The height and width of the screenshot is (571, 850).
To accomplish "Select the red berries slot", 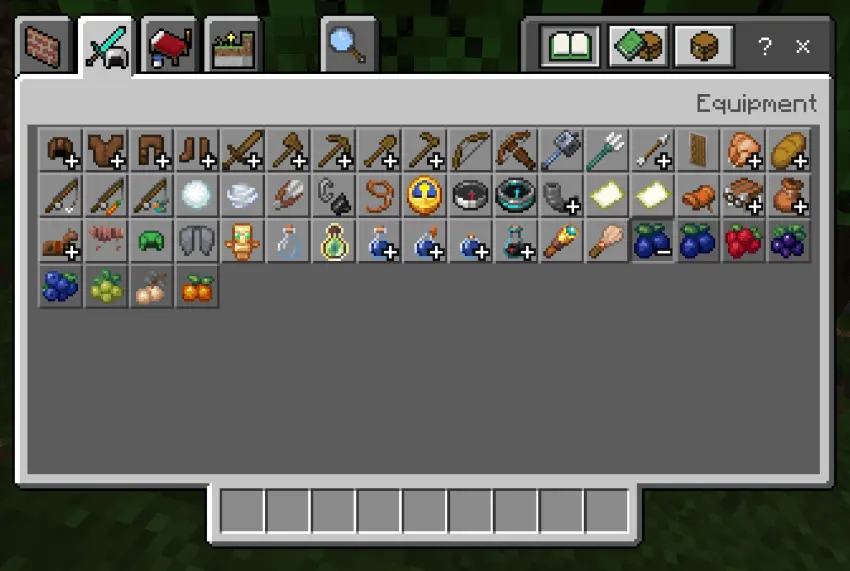I will (744, 241).
